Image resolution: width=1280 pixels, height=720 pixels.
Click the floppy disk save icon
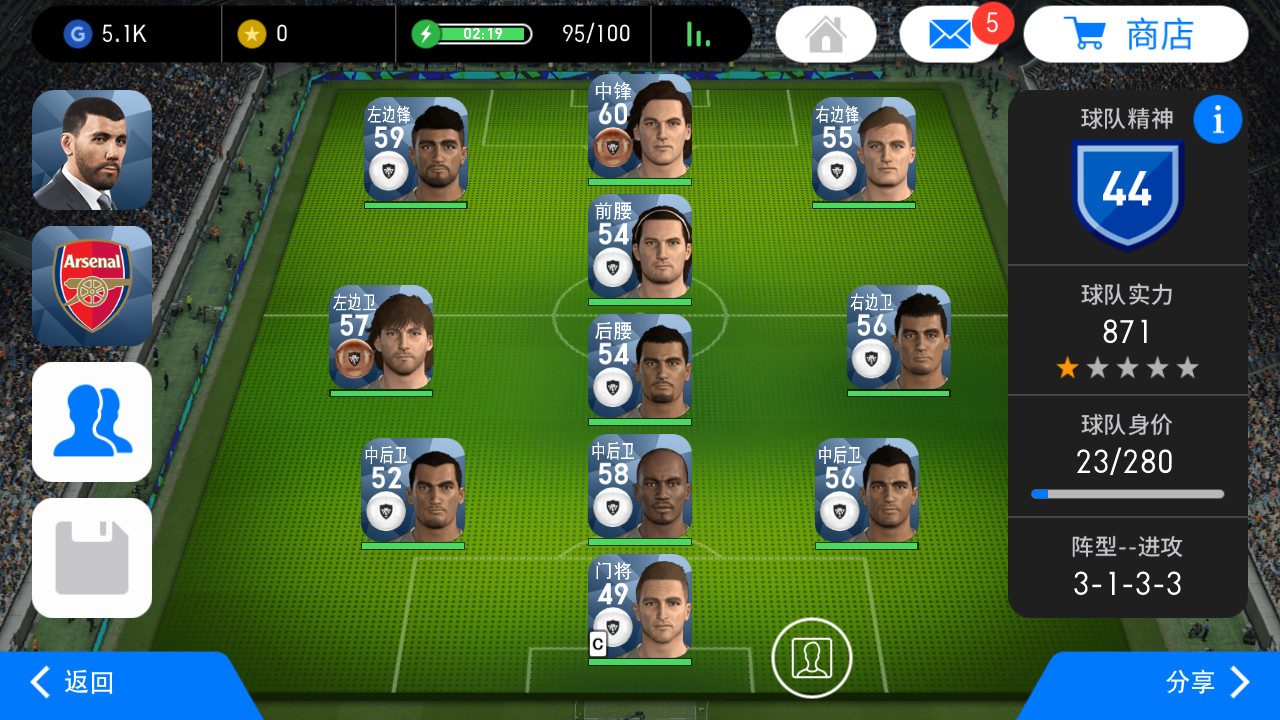click(92, 558)
